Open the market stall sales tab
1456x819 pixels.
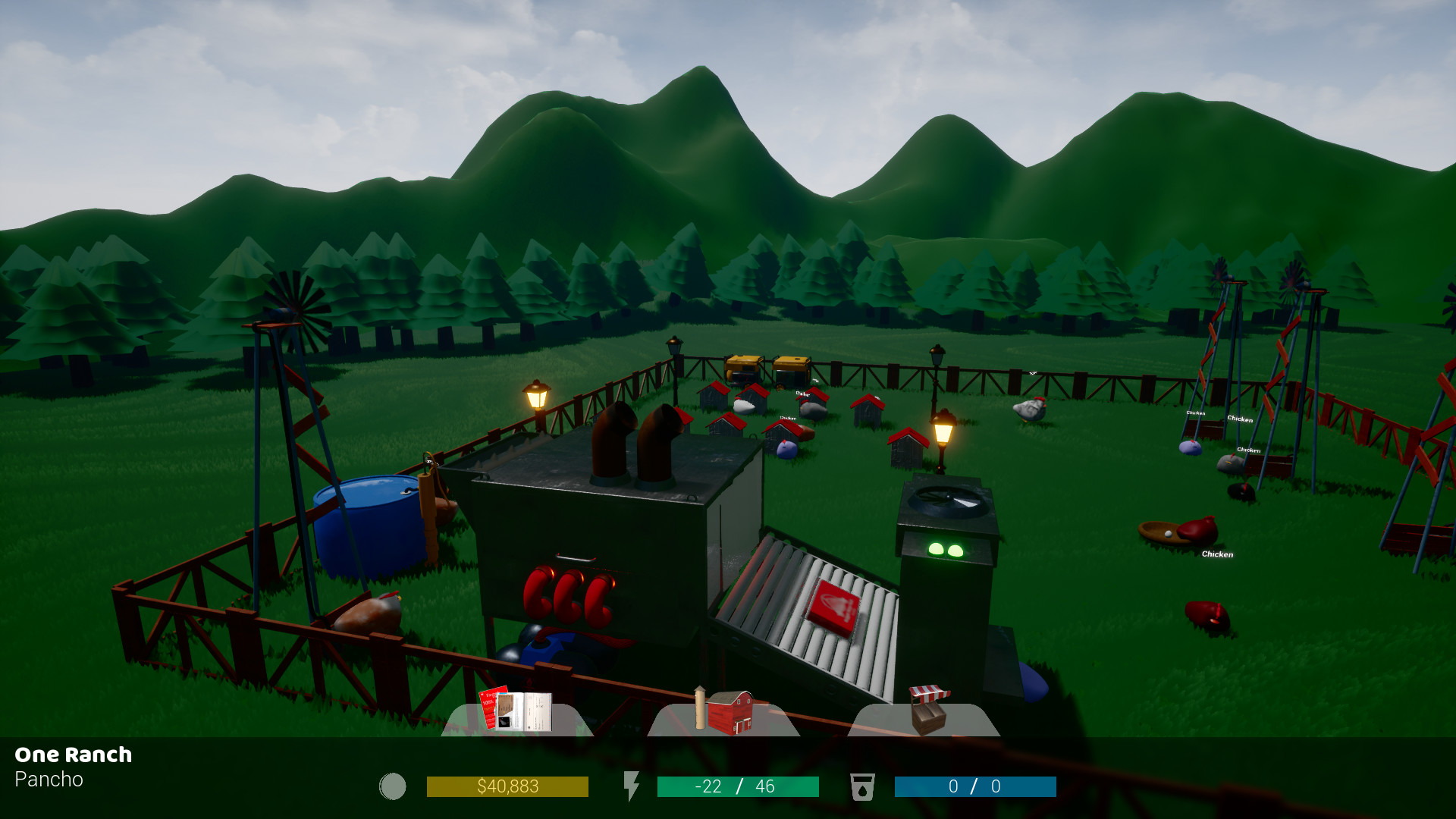click(927, 709)
